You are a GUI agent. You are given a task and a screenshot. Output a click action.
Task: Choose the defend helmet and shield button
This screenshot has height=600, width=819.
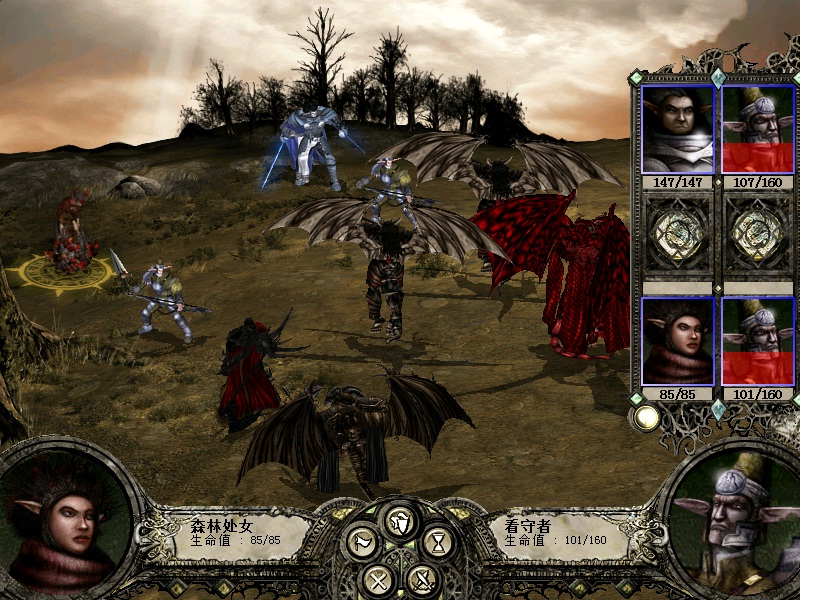pos(401,522)
